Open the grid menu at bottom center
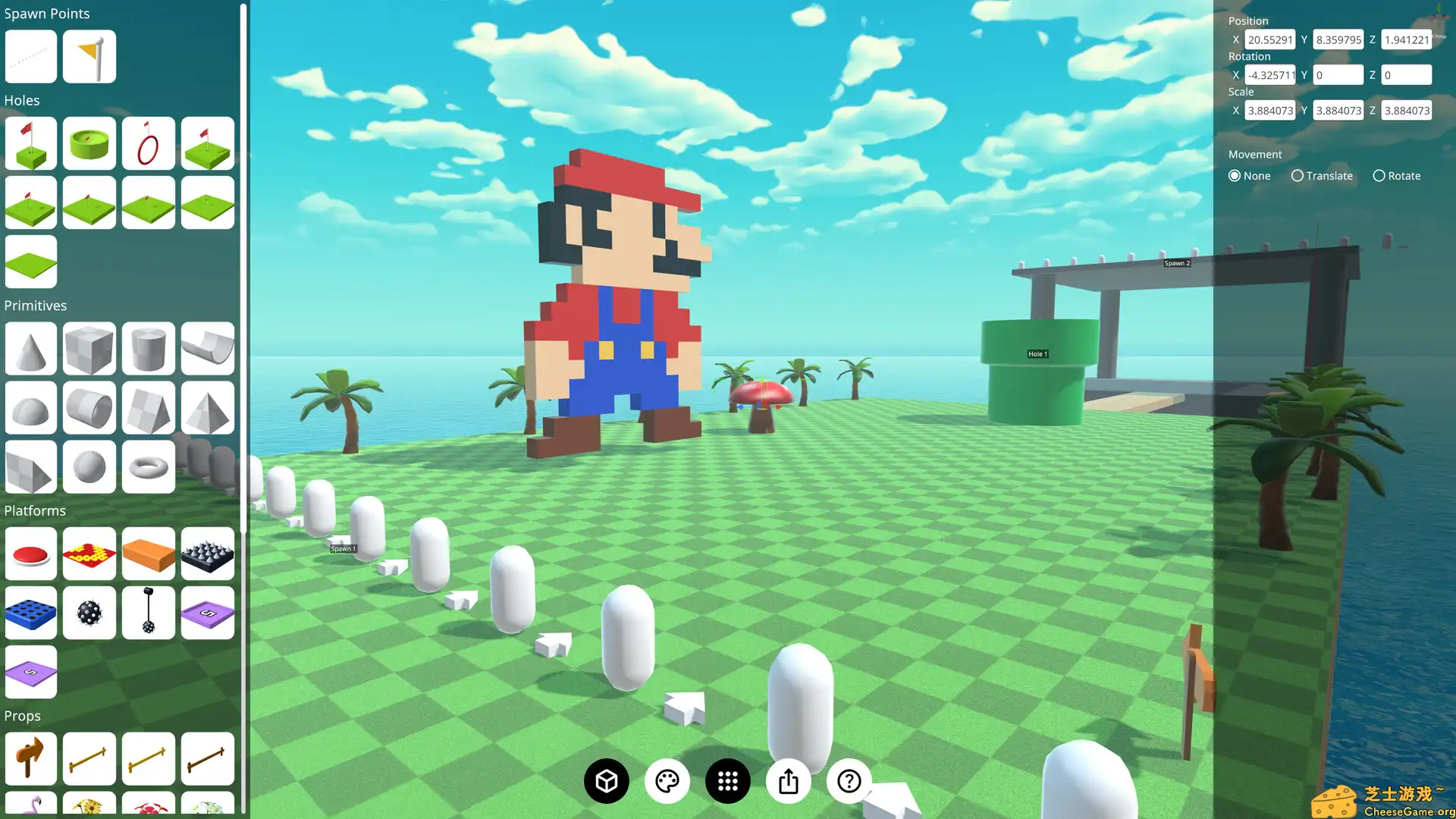1456x819 pixels. coord(727,780)
